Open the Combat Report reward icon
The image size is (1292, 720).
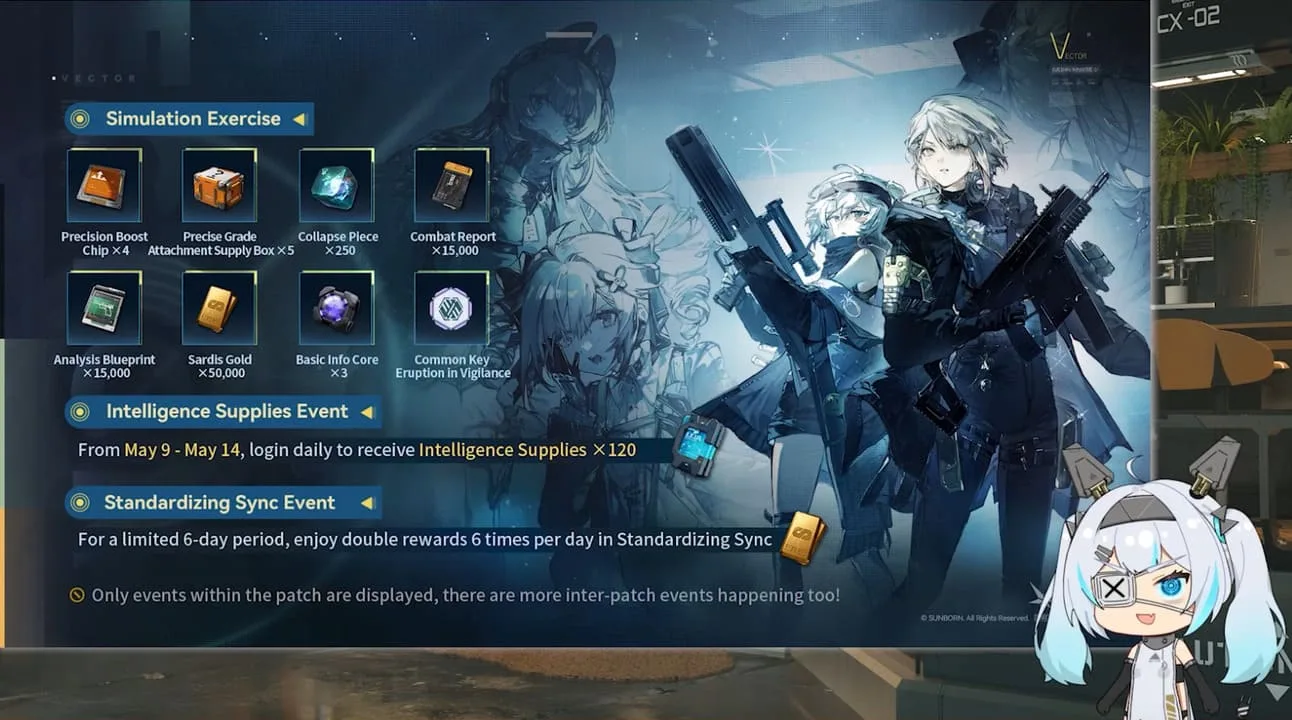[x=451, y=186]
